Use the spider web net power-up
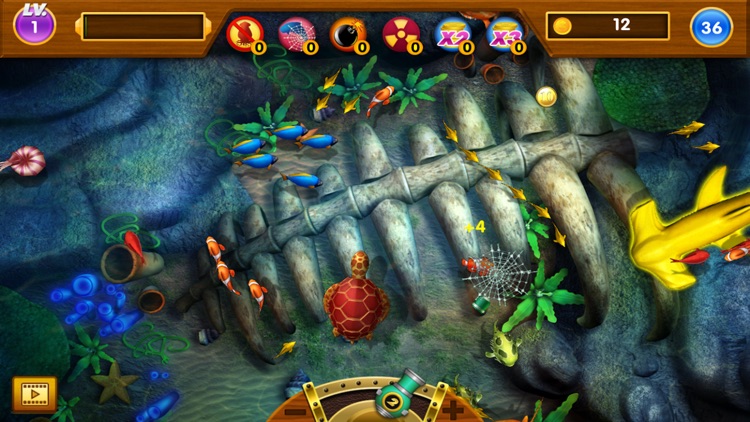The height and width of the screenshot is (422, 750). 296,34
